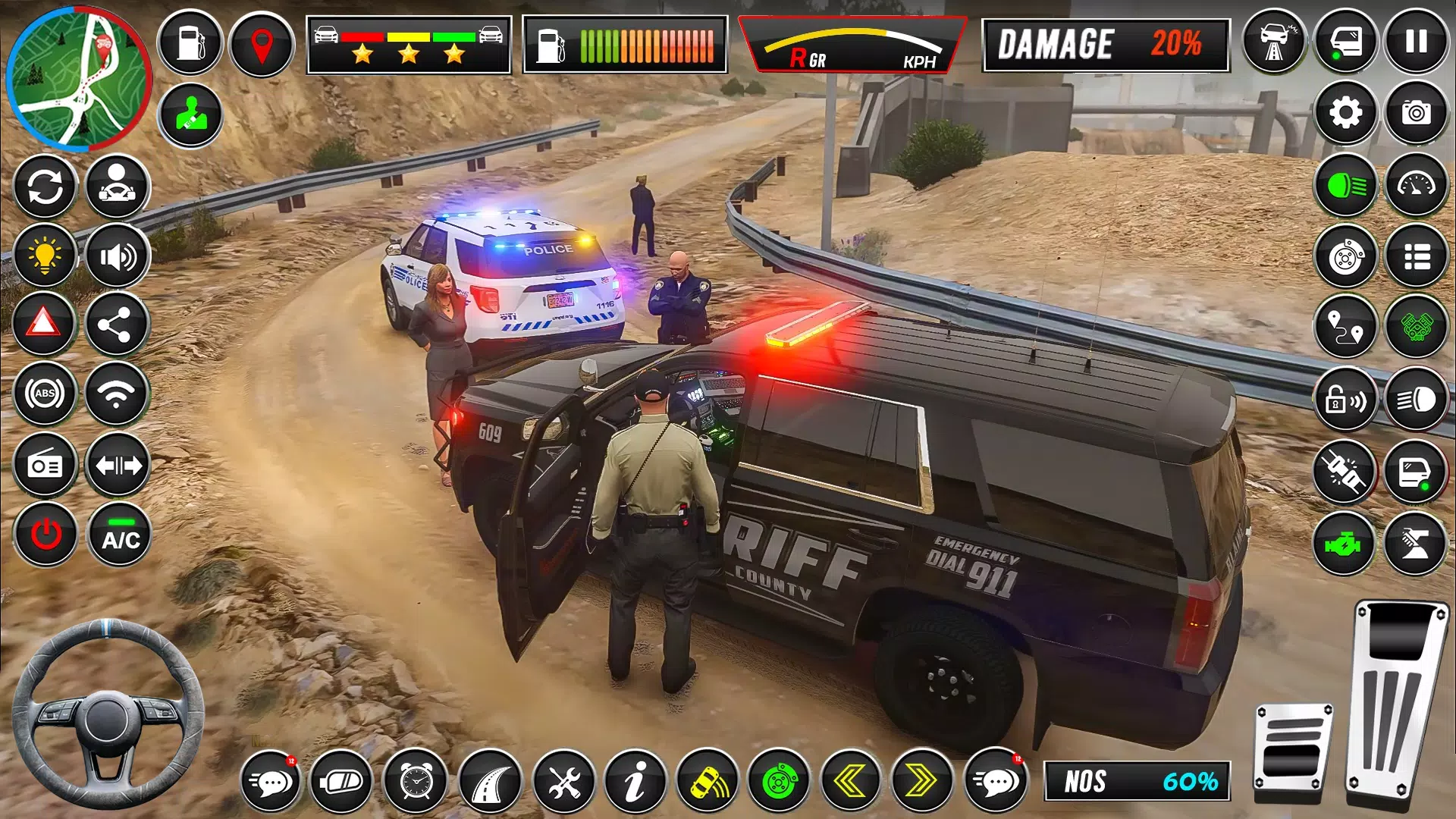Open the radio
1456x819 pixels.
coord(45,465)
